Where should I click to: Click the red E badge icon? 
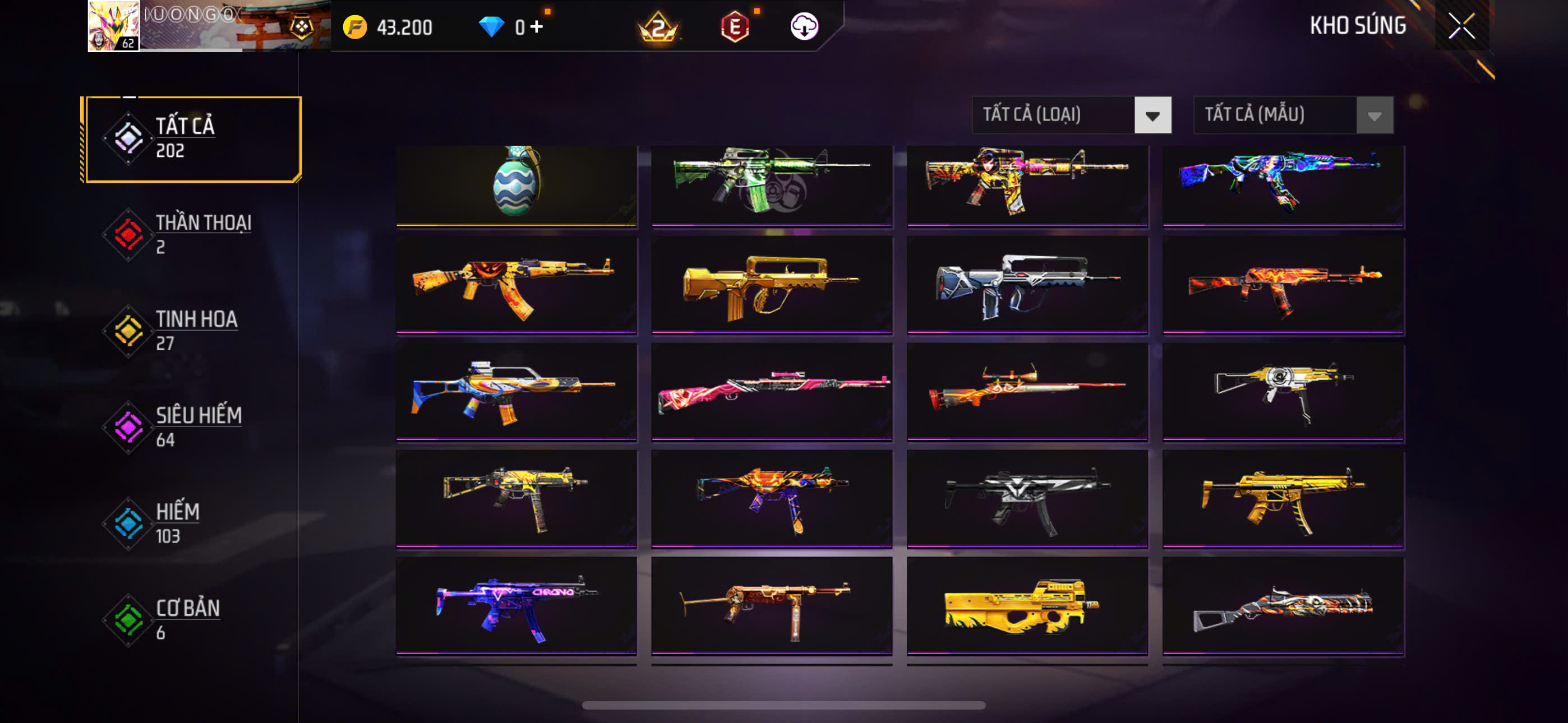coord(735,27)
